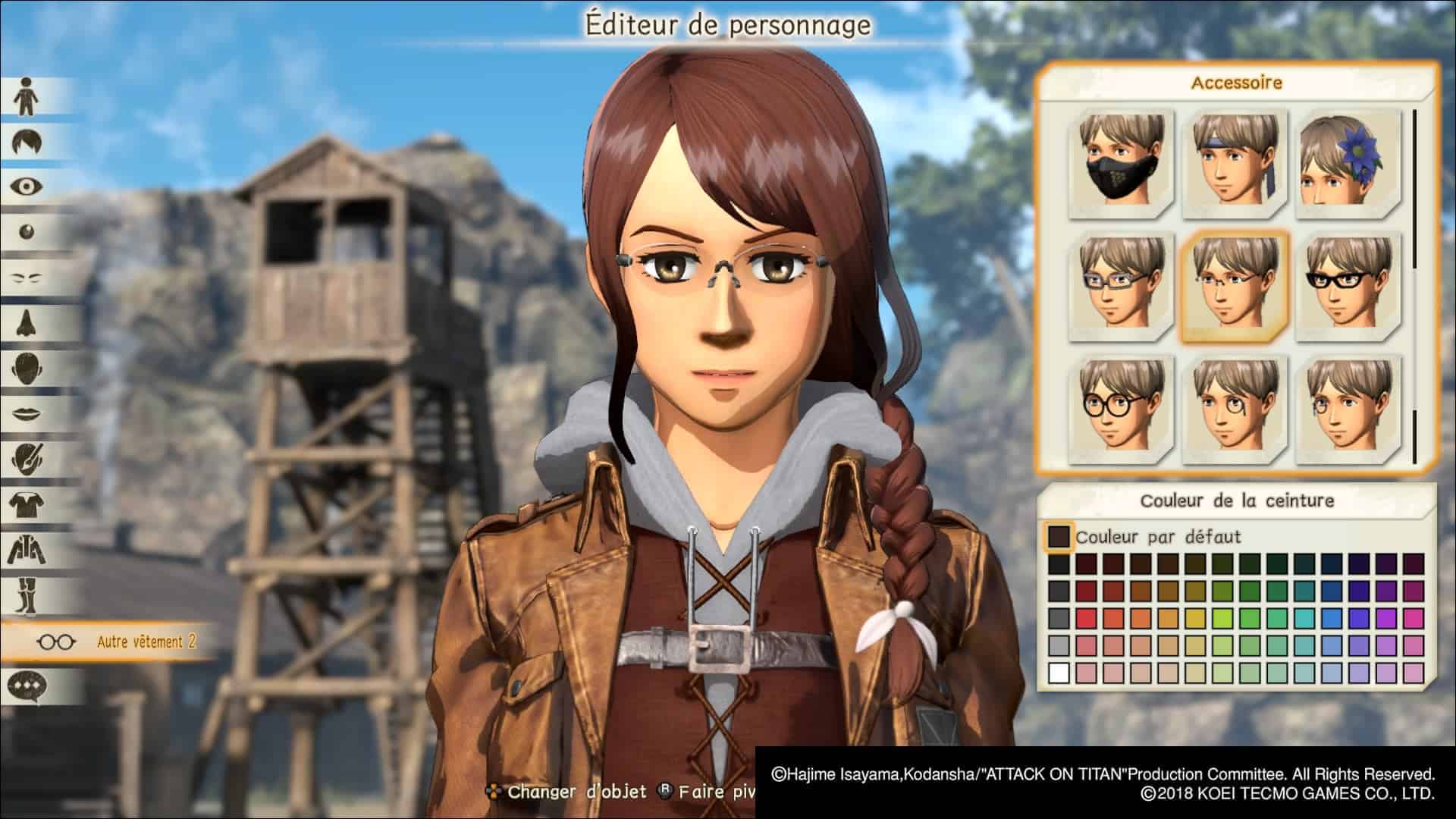Equip the black face mask accessory
1456x819 pixels.
click(1122, 162)
